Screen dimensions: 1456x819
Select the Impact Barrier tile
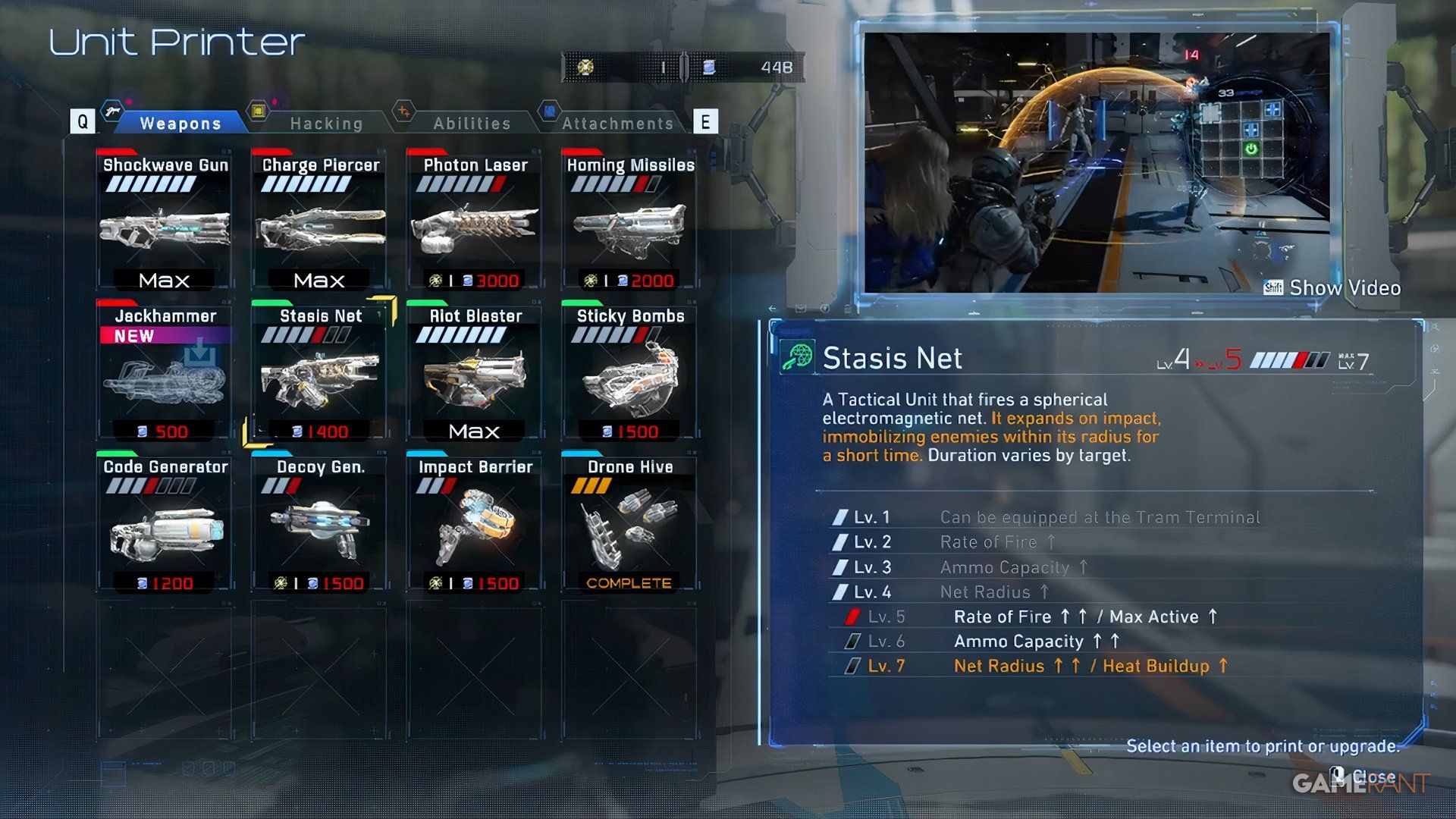(475, 525)
